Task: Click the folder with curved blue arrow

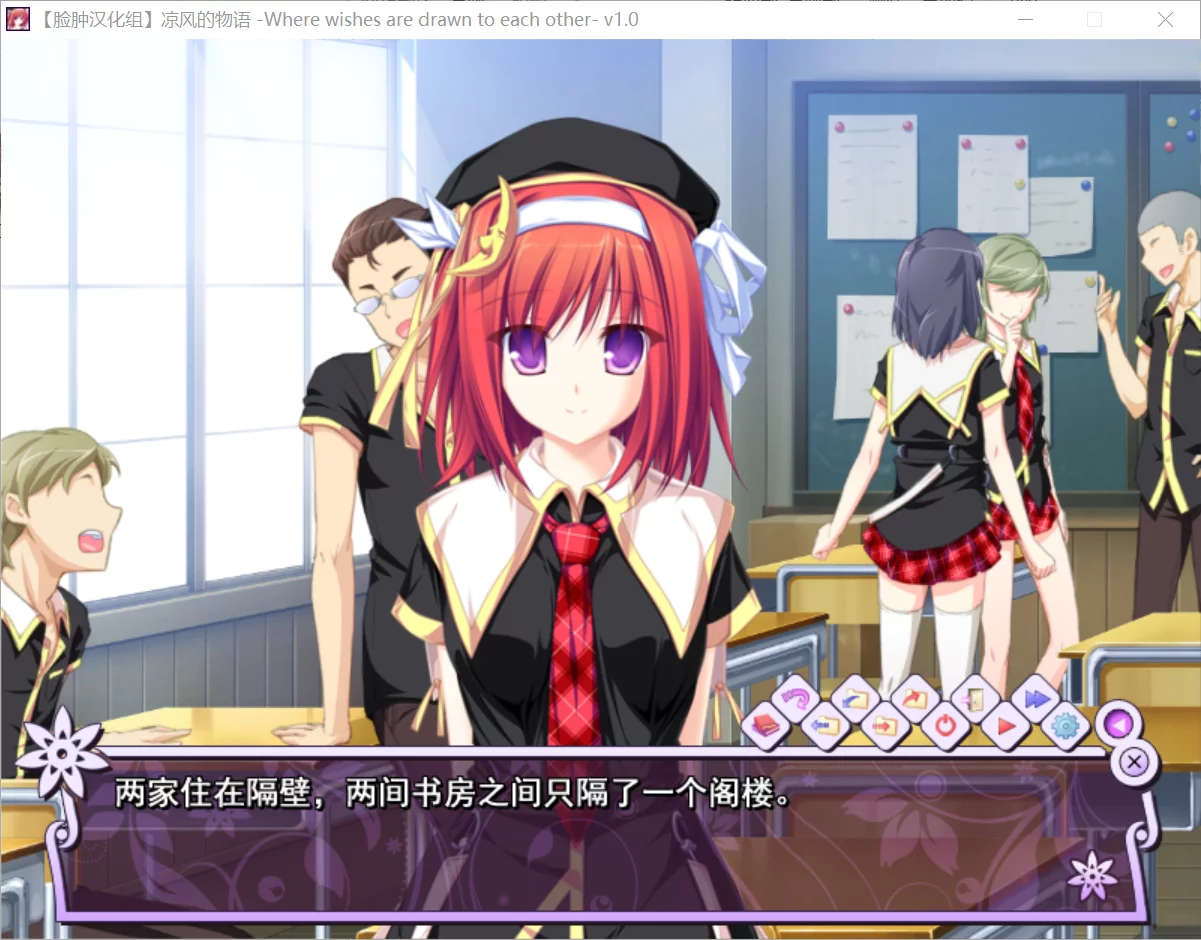Action: 855,699
